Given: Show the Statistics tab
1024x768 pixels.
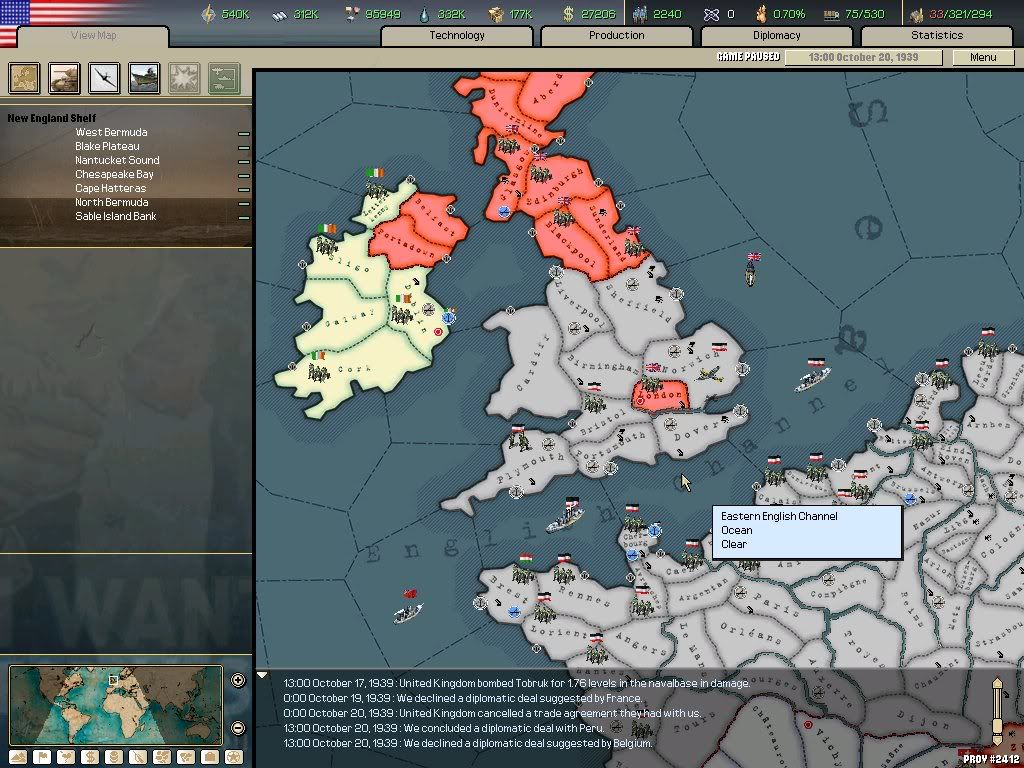Looking at the screenshot, I should coord(937,36).
